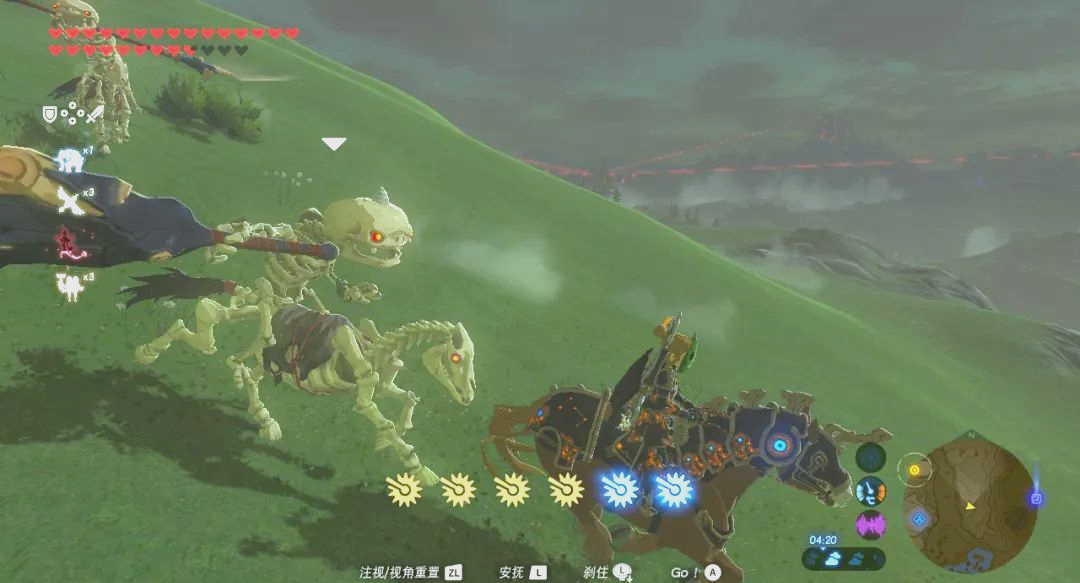Select the glowing blue pin beside the minimap

(1036, 498)
